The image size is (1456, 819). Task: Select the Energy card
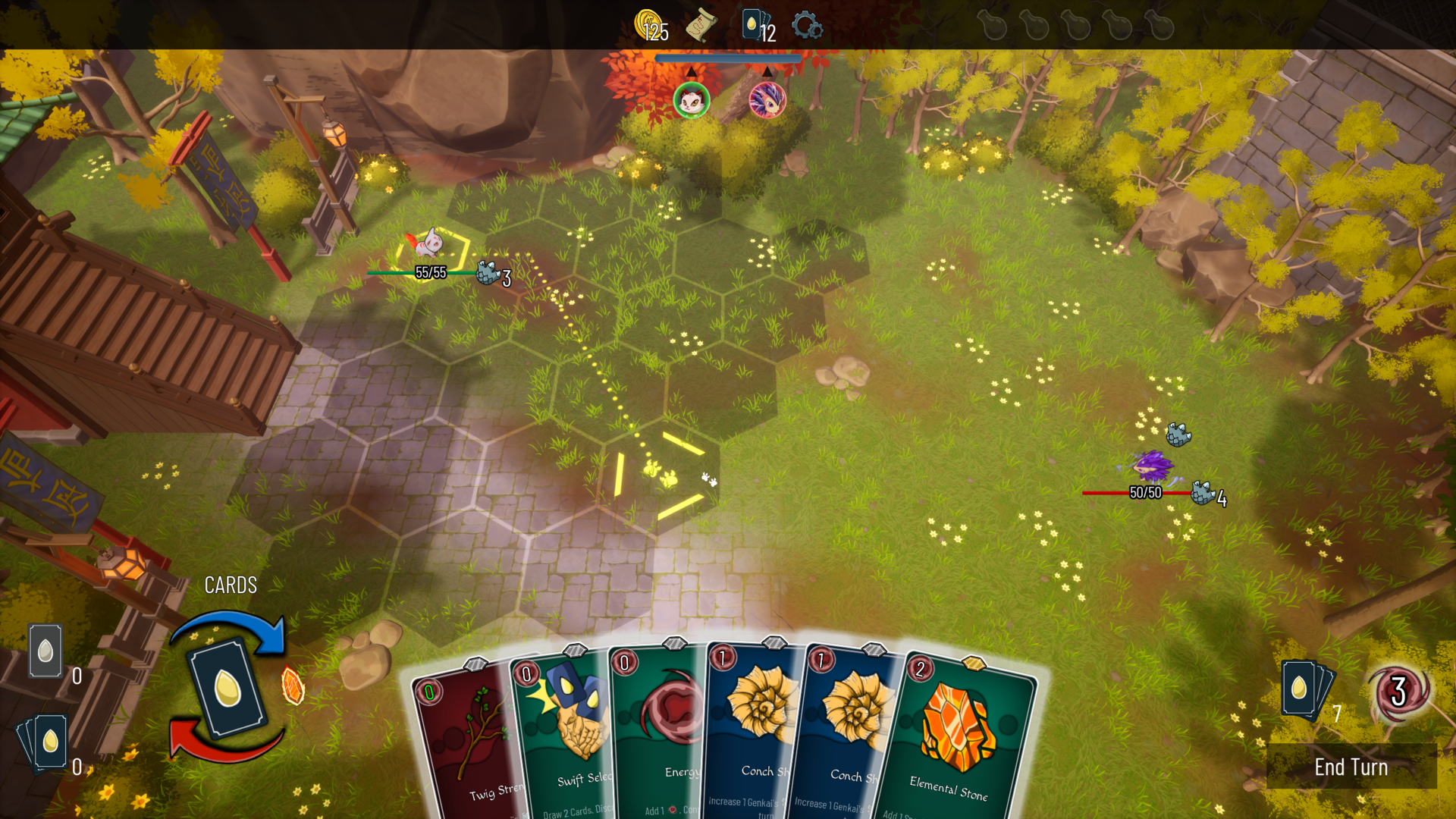pyautogui.click(x=667, y=736)
